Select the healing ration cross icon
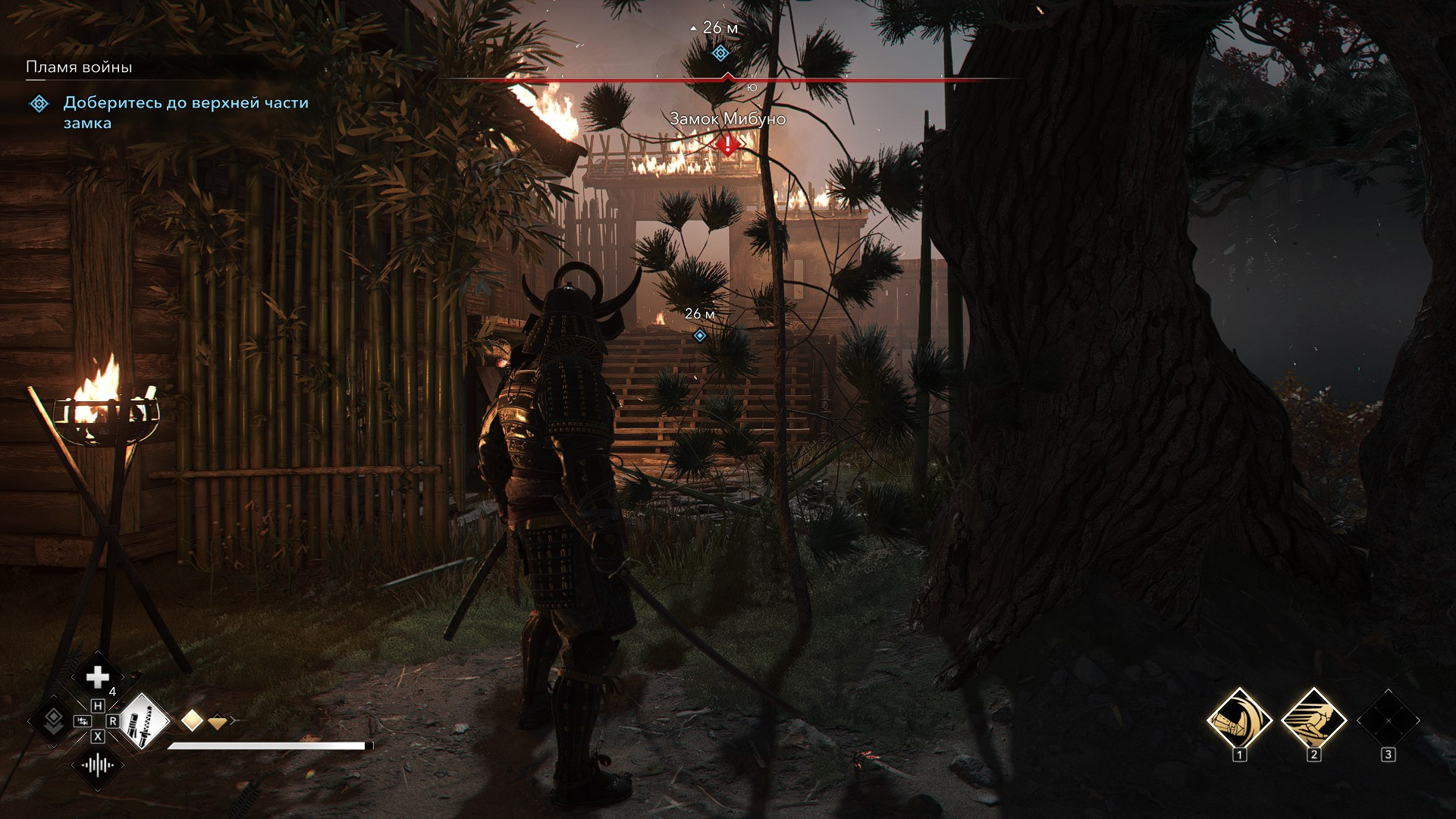The height and width of the screenshot is (819, 1456). (x=98, y=677)
